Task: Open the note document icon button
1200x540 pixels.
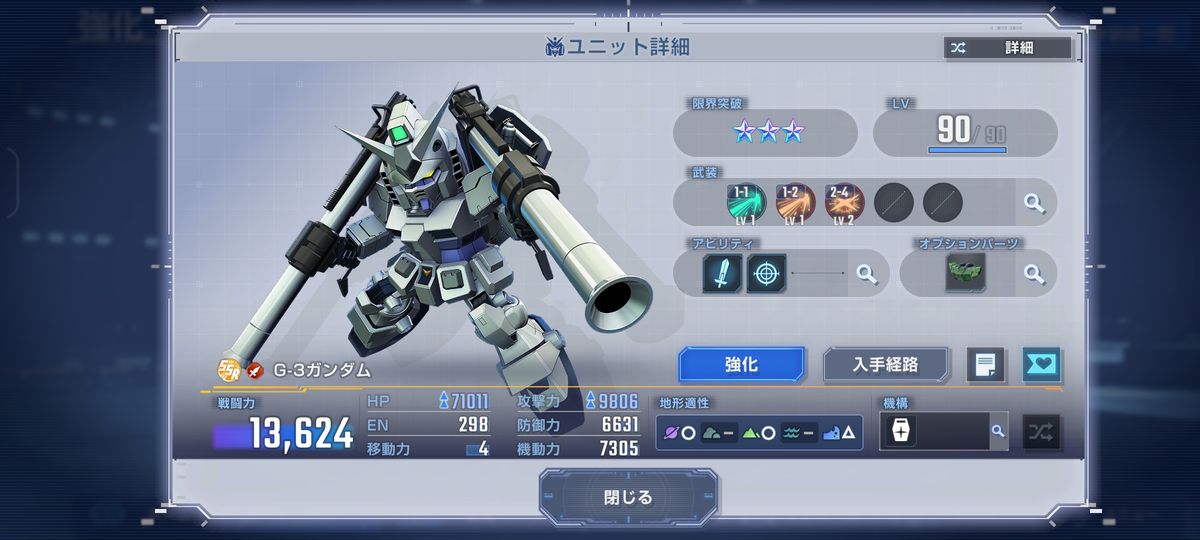Action: (985, 365)
